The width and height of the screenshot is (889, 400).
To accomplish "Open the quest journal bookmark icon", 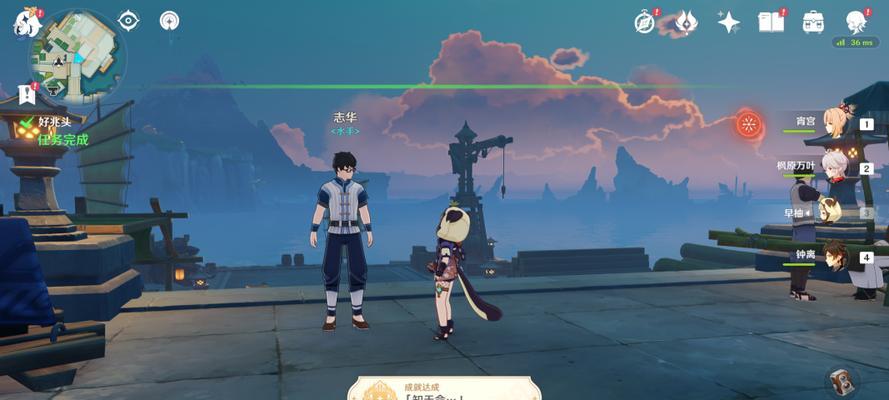I will (x=27, y=94).
